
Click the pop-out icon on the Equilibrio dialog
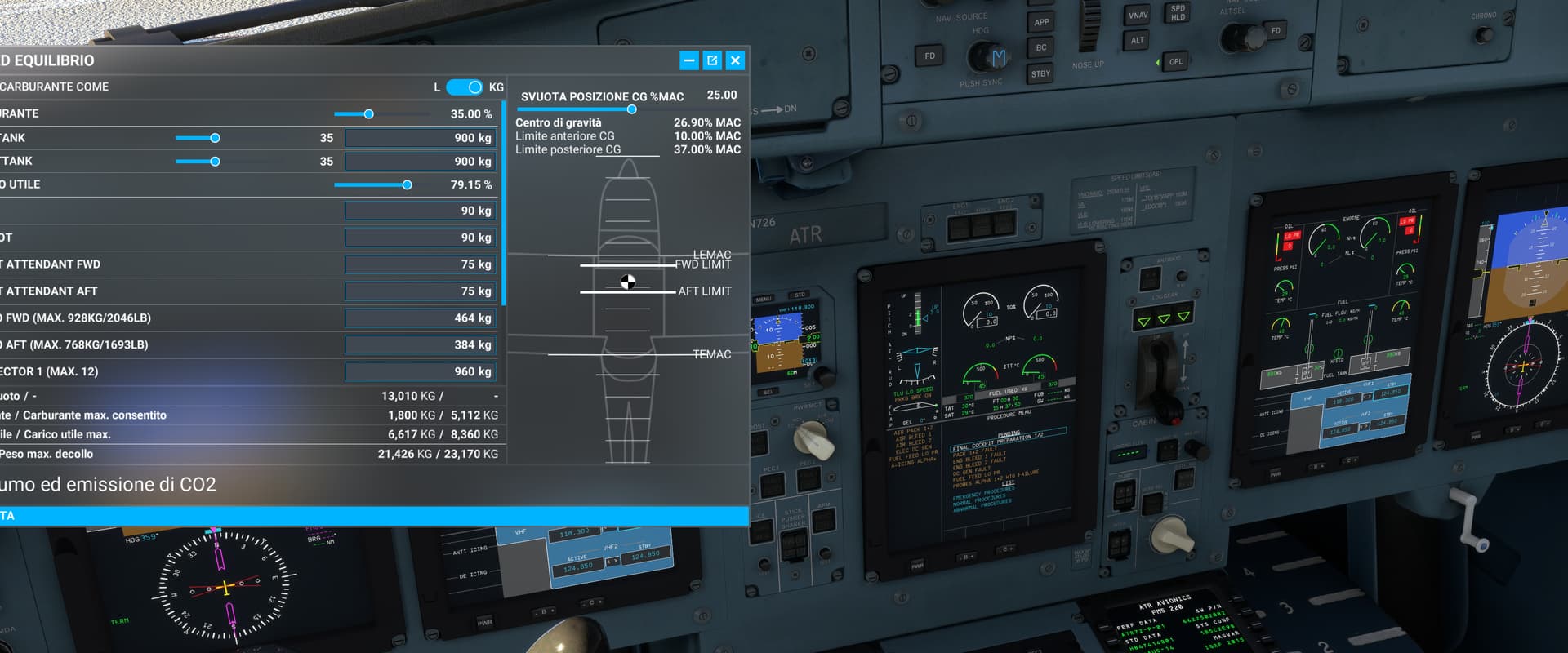(712, 60)
